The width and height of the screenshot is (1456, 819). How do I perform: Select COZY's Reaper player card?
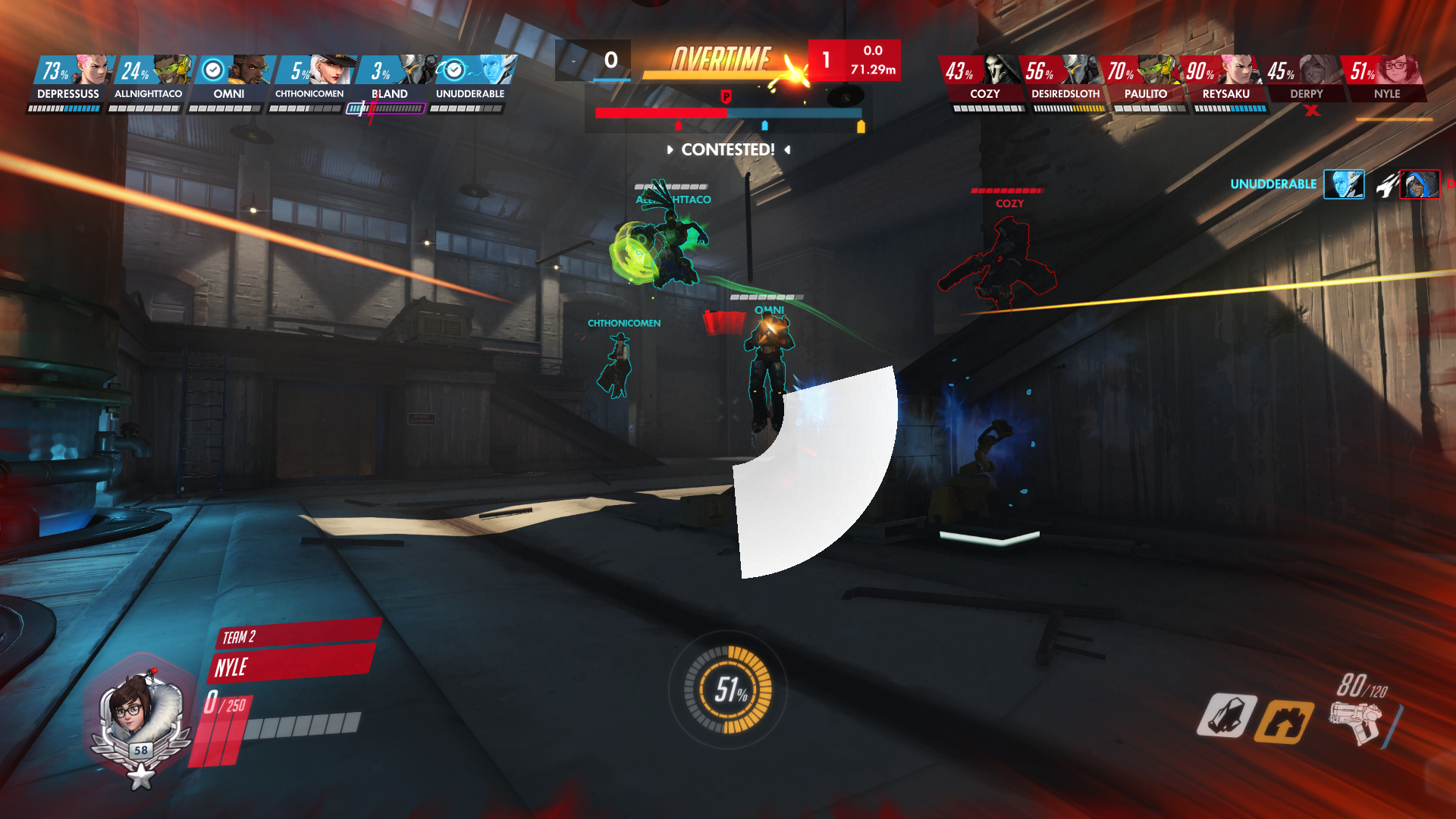[984, 80]
